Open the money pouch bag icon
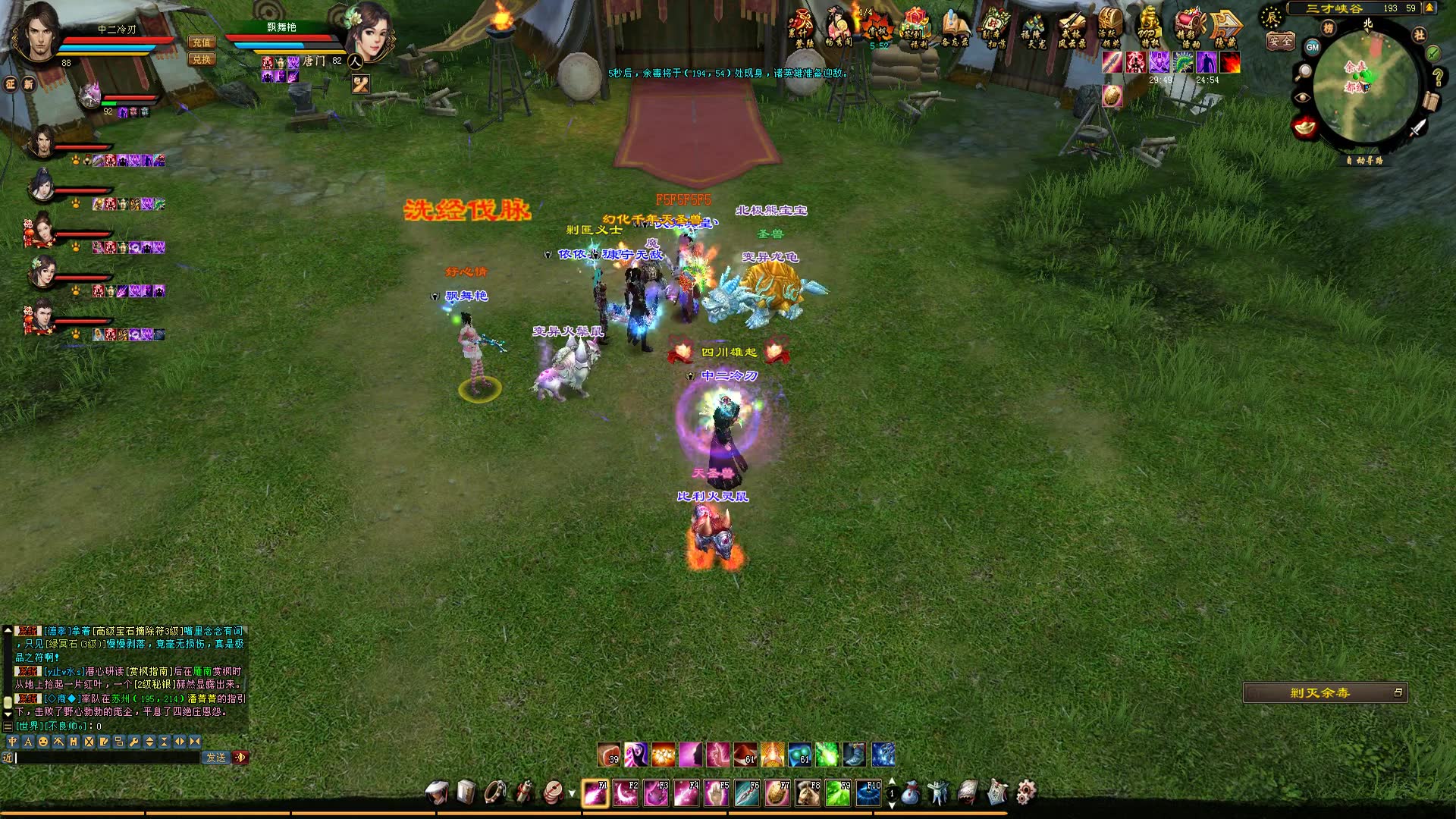 (911, 793)
